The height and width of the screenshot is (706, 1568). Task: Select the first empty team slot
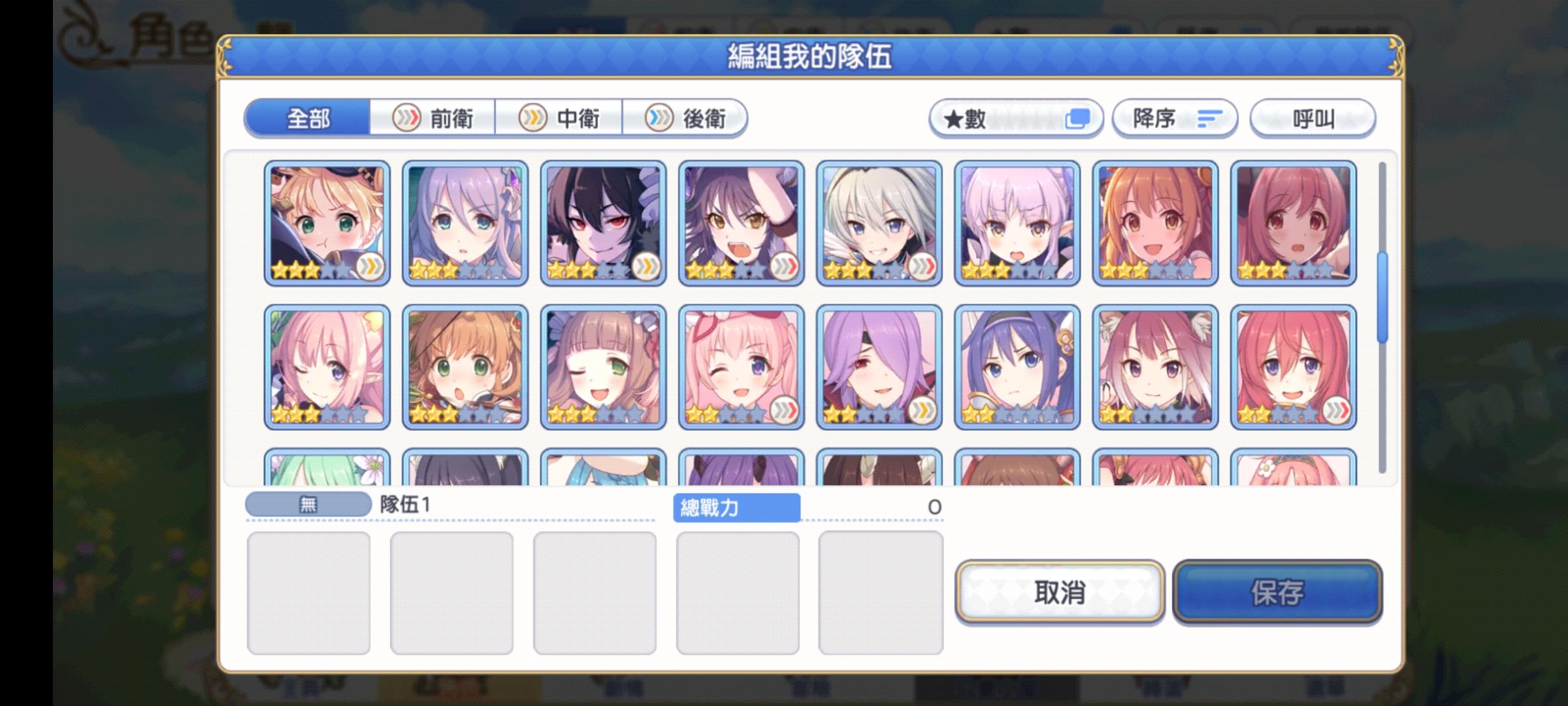[310, 592]
